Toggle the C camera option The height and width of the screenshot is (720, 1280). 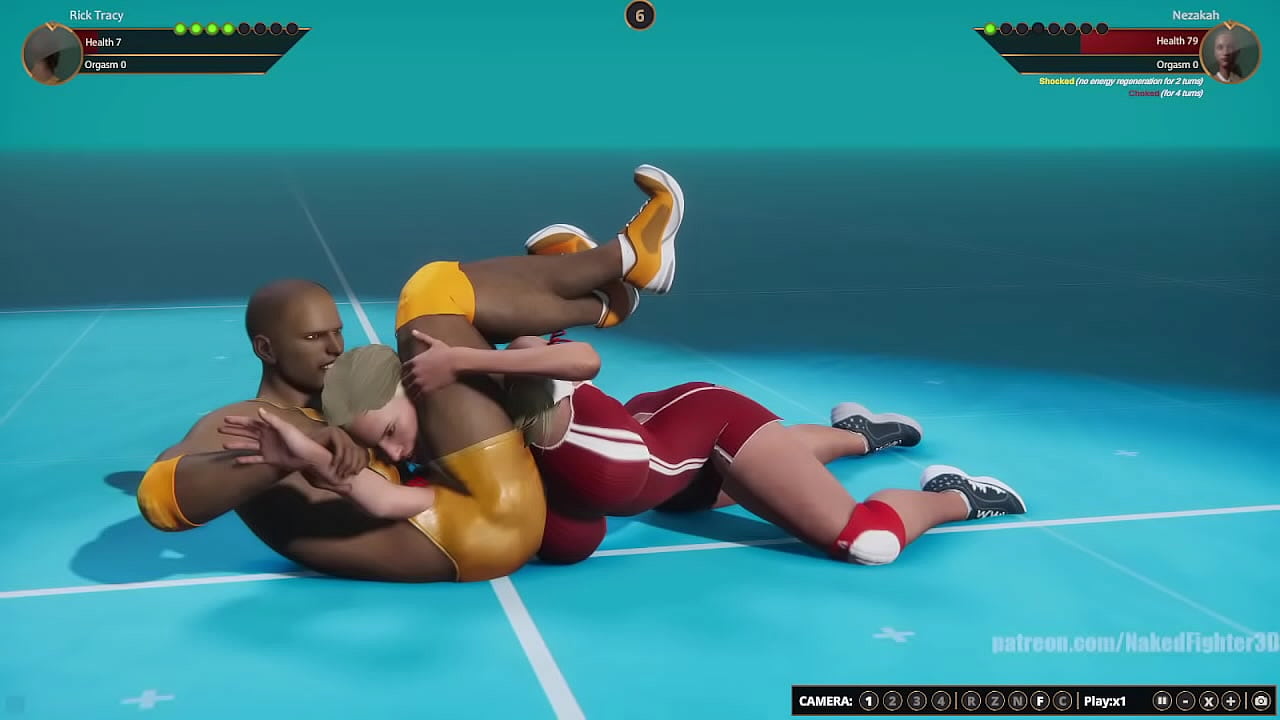pos(1064,700)
